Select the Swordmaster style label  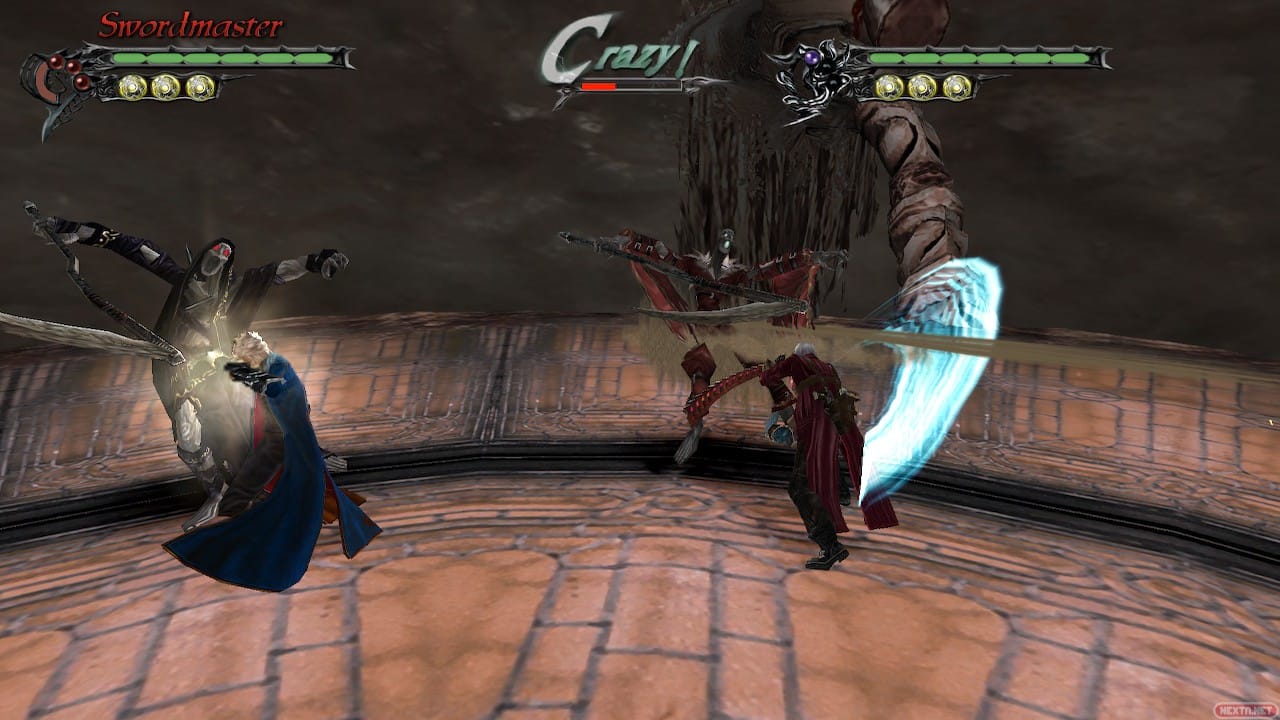tap(188, 24)
